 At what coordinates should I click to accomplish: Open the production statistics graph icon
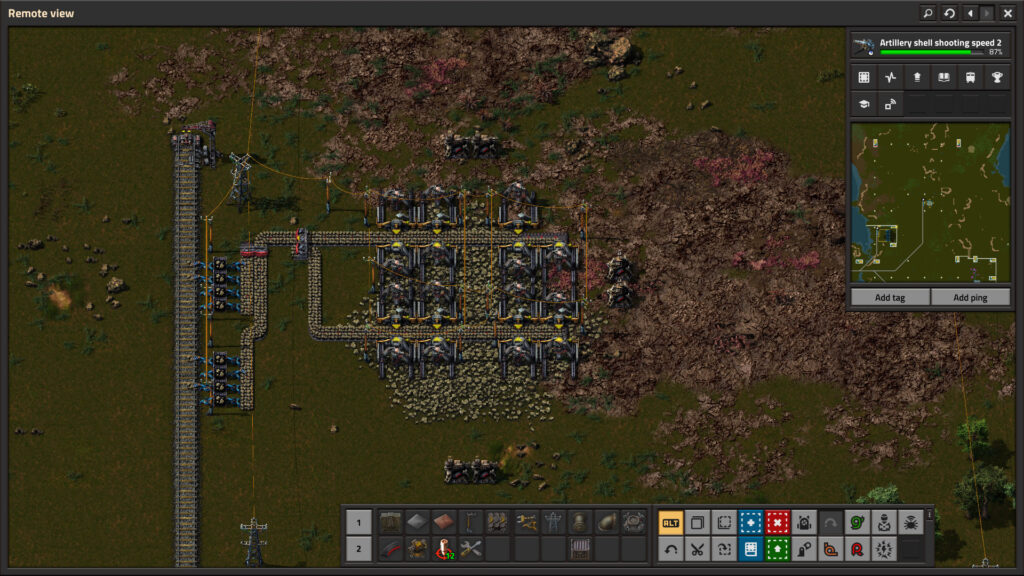point(890,77)
